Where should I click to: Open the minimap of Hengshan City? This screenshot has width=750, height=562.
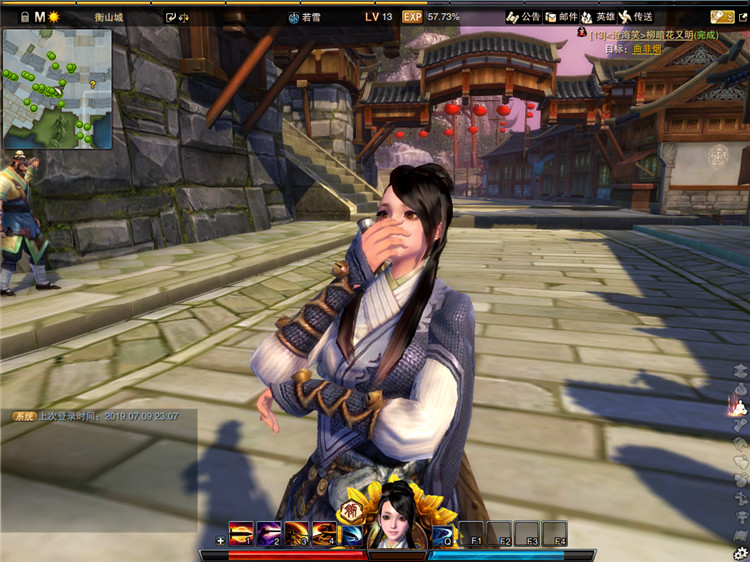[x=57, y=88]
